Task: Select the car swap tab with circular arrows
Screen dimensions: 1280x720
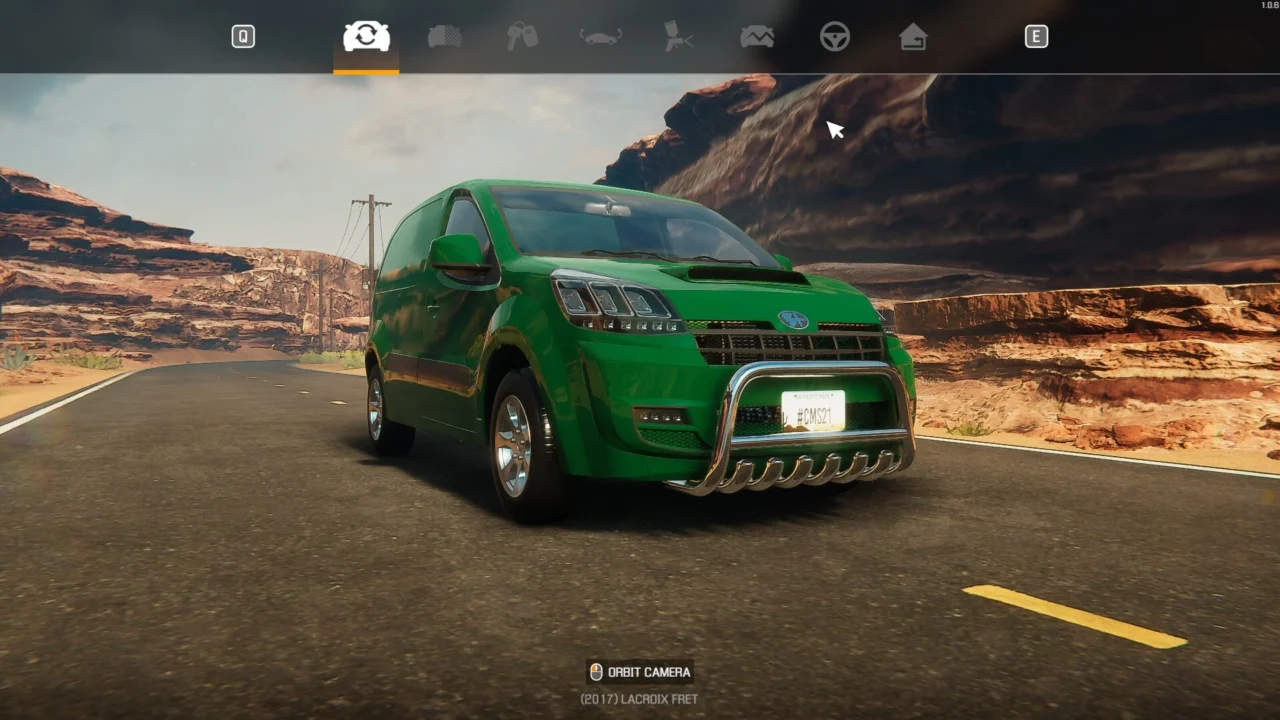Action: click(x=366, y=37)
